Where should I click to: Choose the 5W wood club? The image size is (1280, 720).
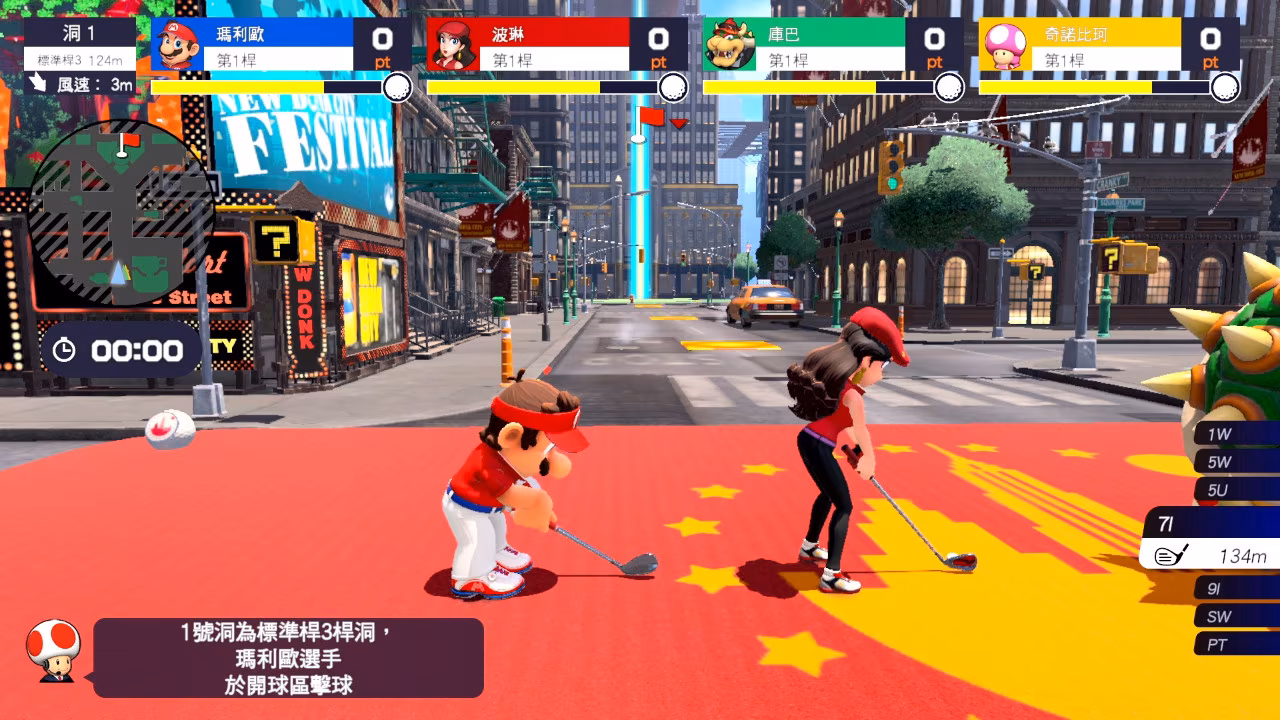[1237, 462]
